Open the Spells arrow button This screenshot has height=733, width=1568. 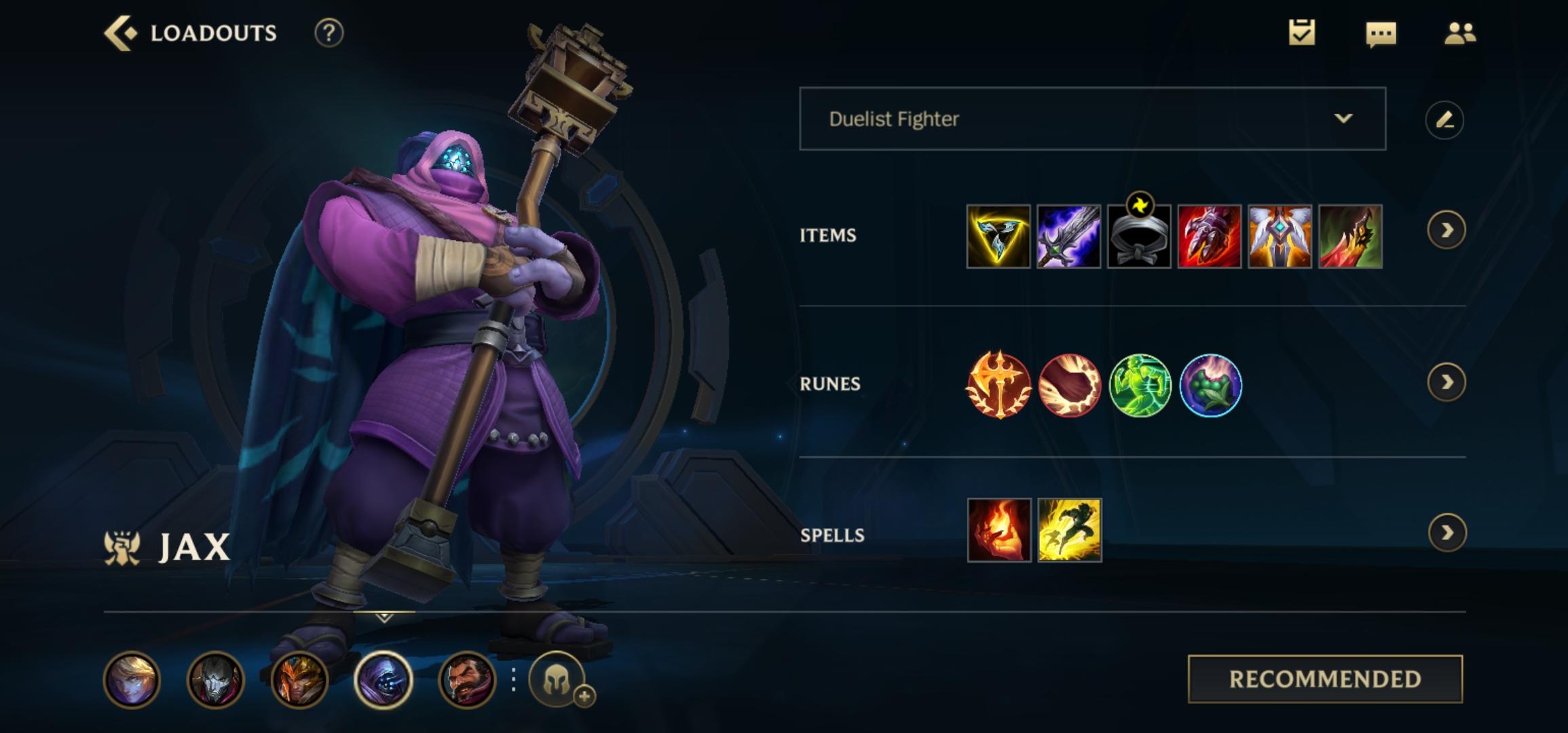tap(1446, 533)
